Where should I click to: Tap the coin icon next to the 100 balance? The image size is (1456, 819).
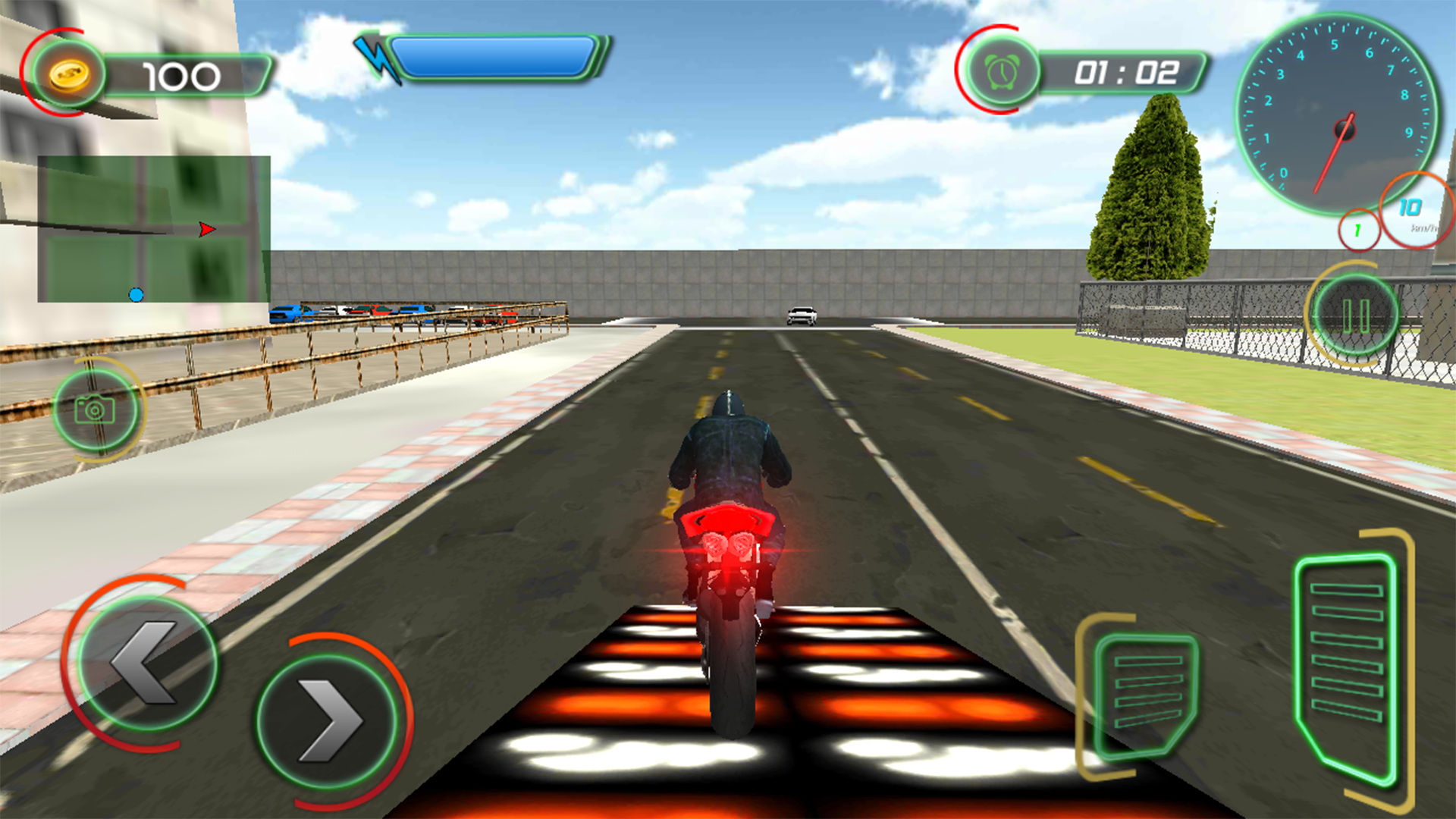(71, 74)
